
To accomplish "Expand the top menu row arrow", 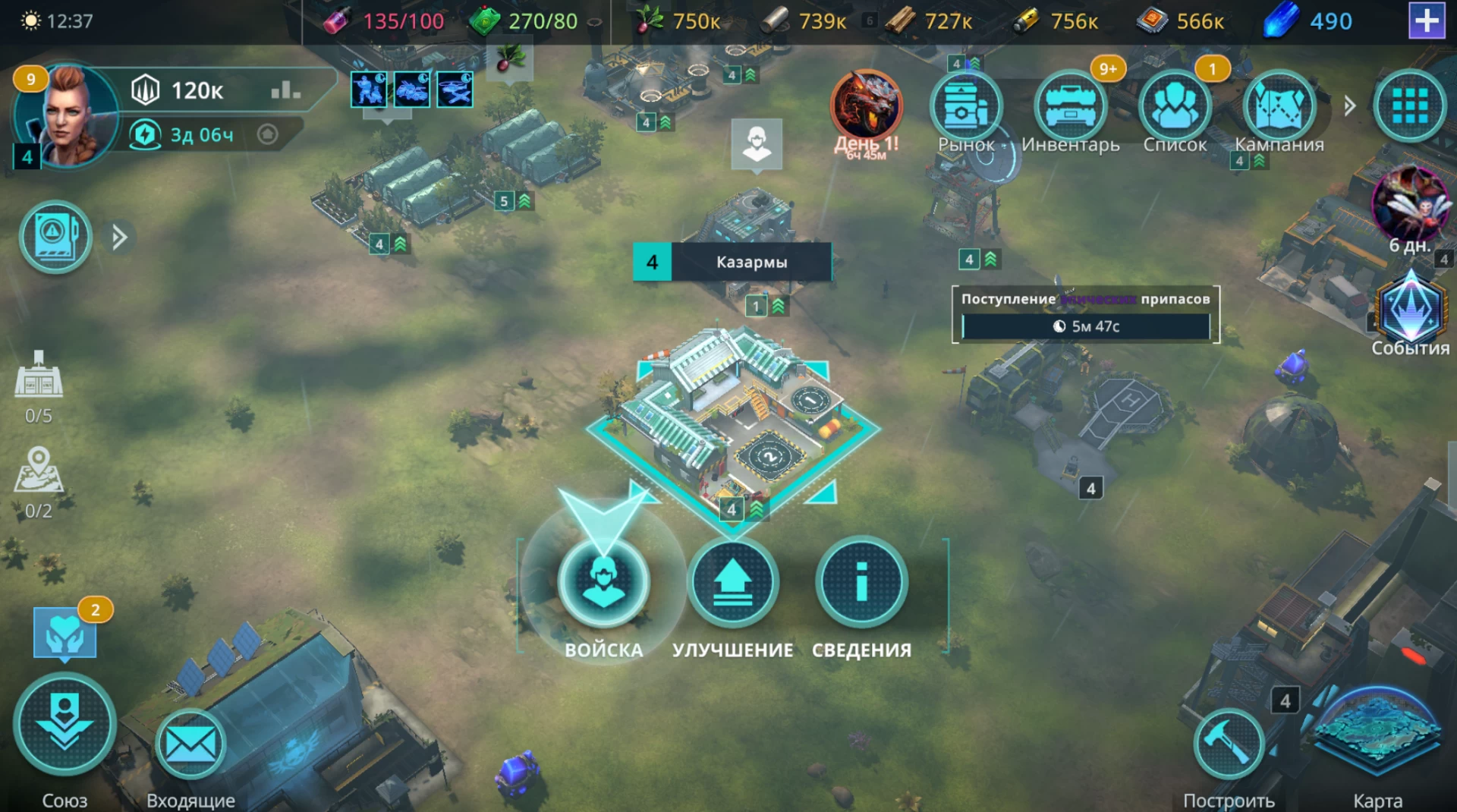I will (x=1349, y=106).
